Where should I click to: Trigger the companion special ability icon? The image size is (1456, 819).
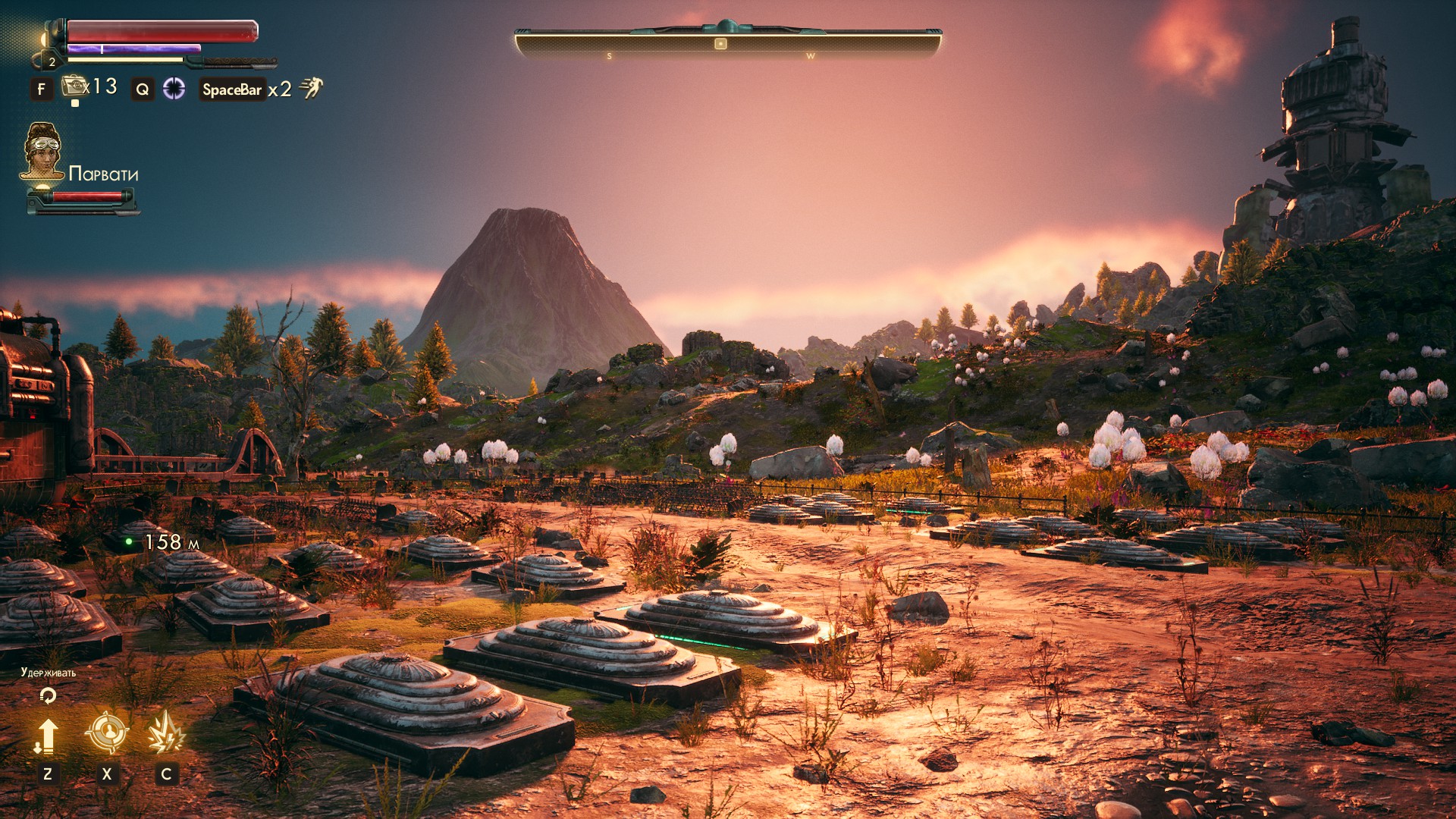tap(165, 733)
